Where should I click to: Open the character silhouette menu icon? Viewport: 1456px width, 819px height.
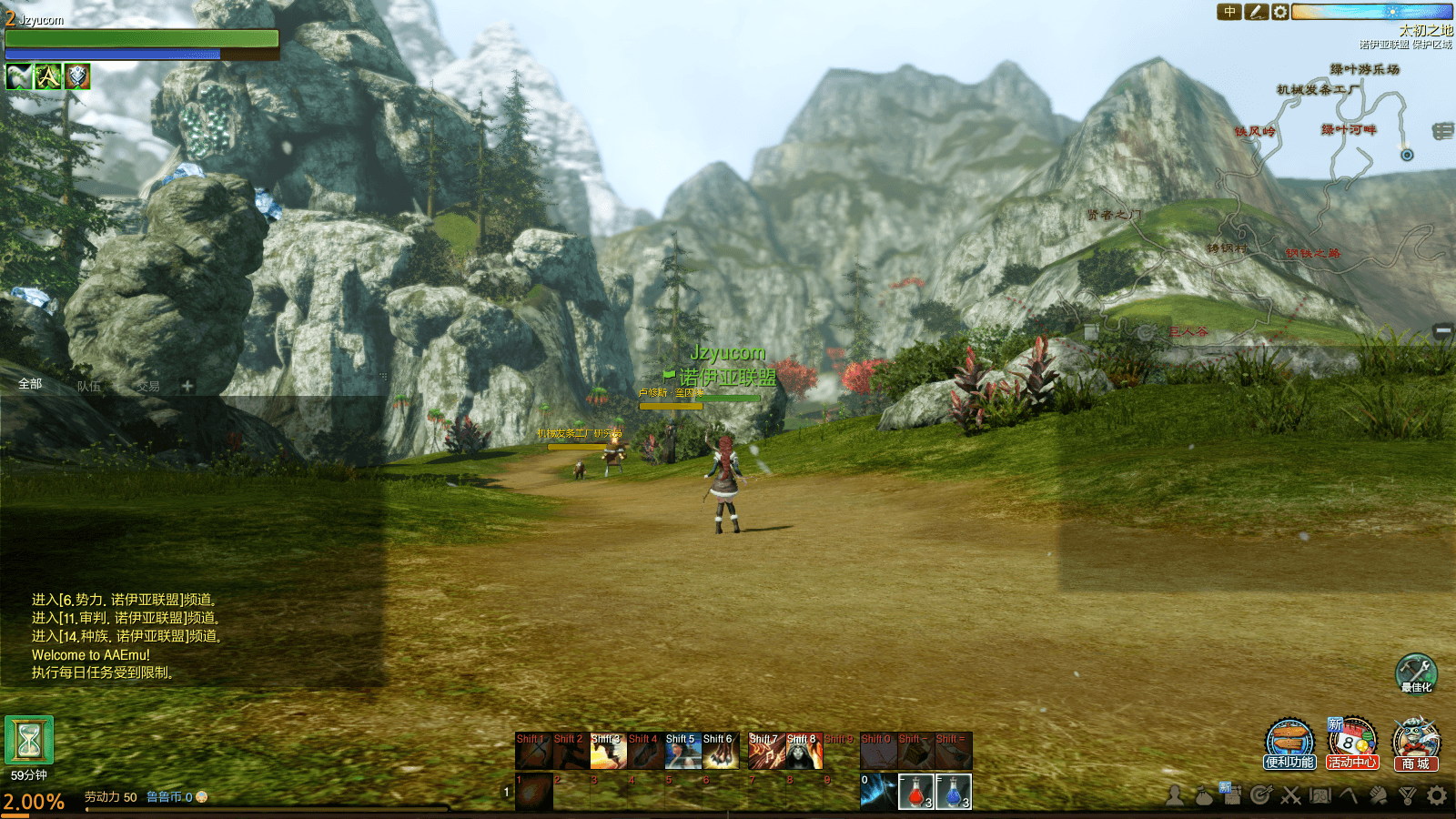click(1175, 796)
